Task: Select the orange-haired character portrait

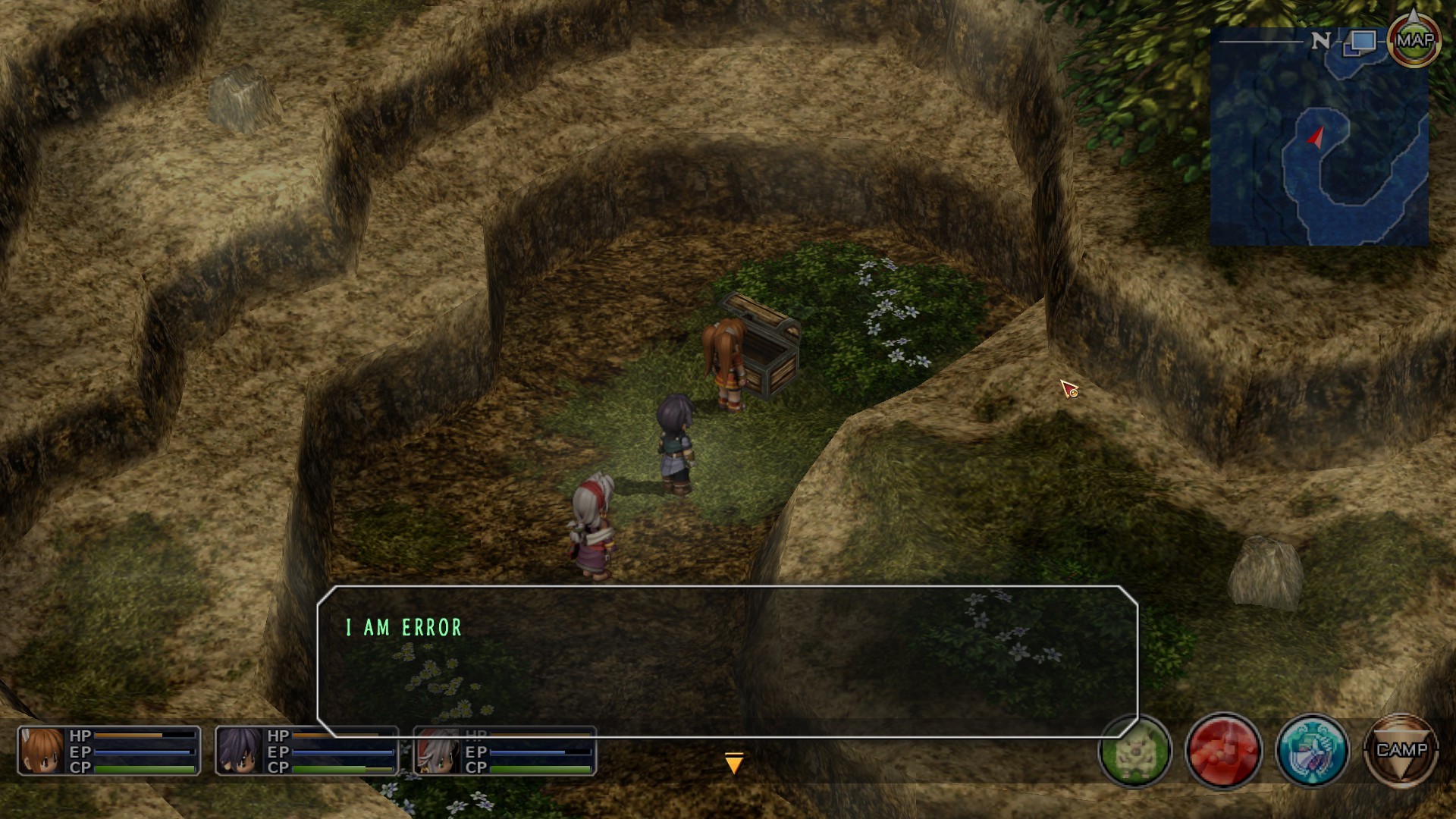Action: tap(42, 751)
